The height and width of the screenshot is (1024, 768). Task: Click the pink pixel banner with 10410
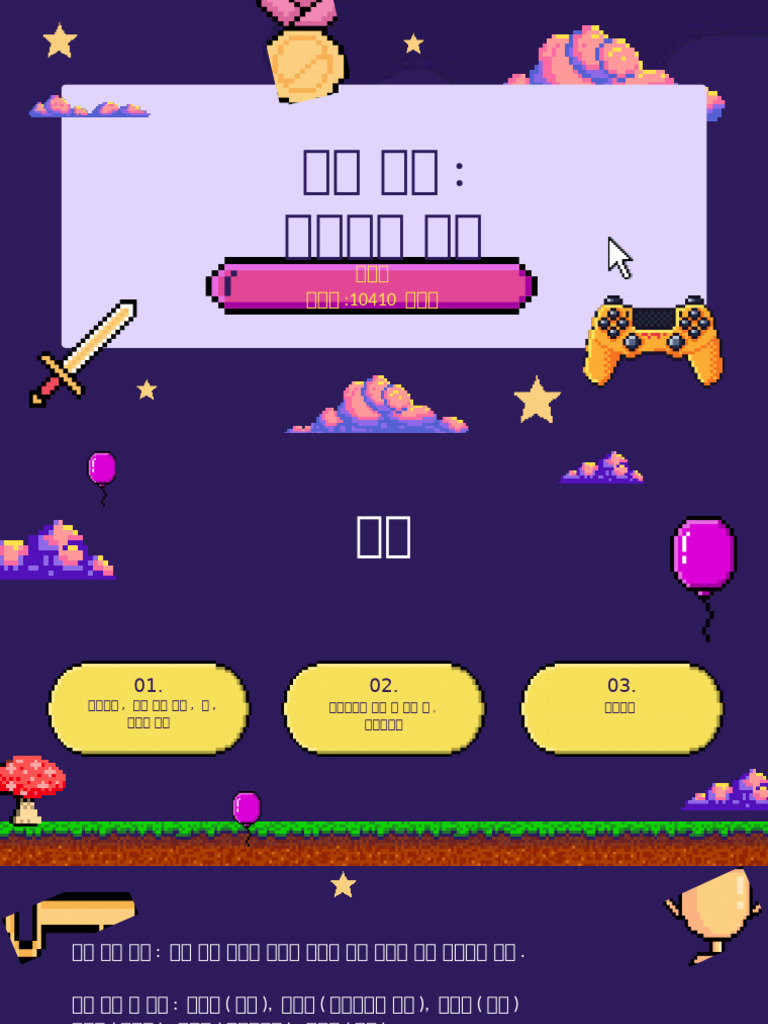click(371, 286)
